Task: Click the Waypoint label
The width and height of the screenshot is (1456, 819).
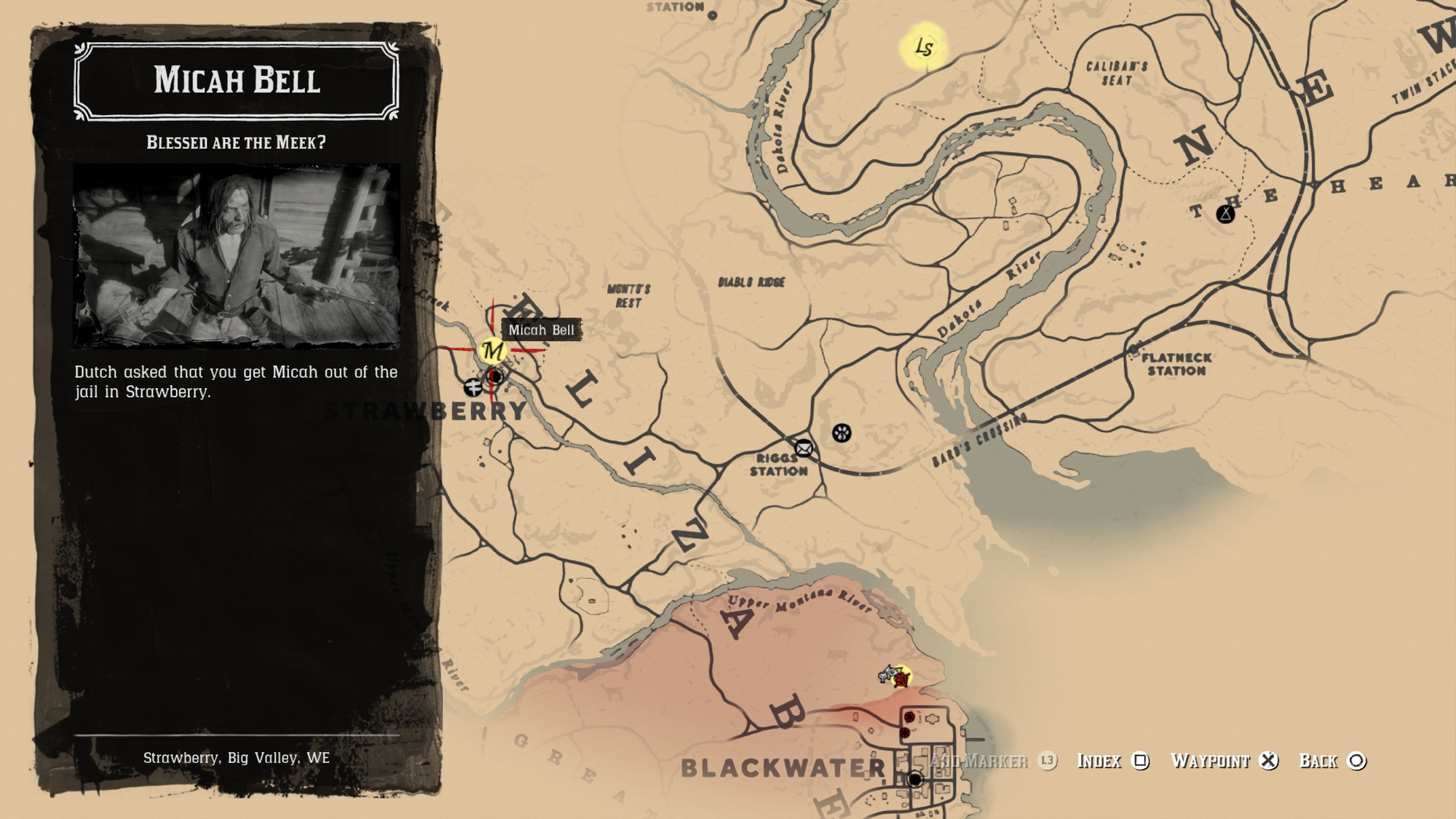Action: pos(1210,761)
